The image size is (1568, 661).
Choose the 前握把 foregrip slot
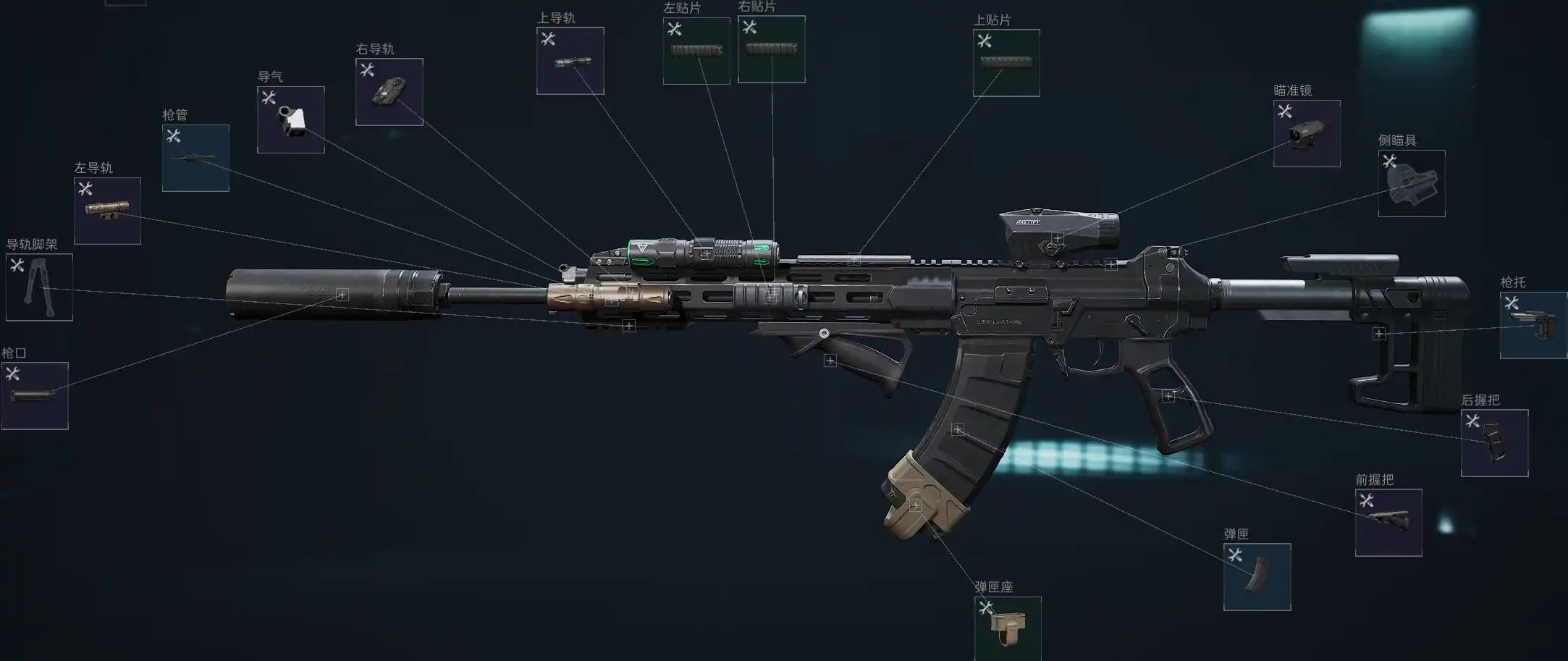(1388, 523)
